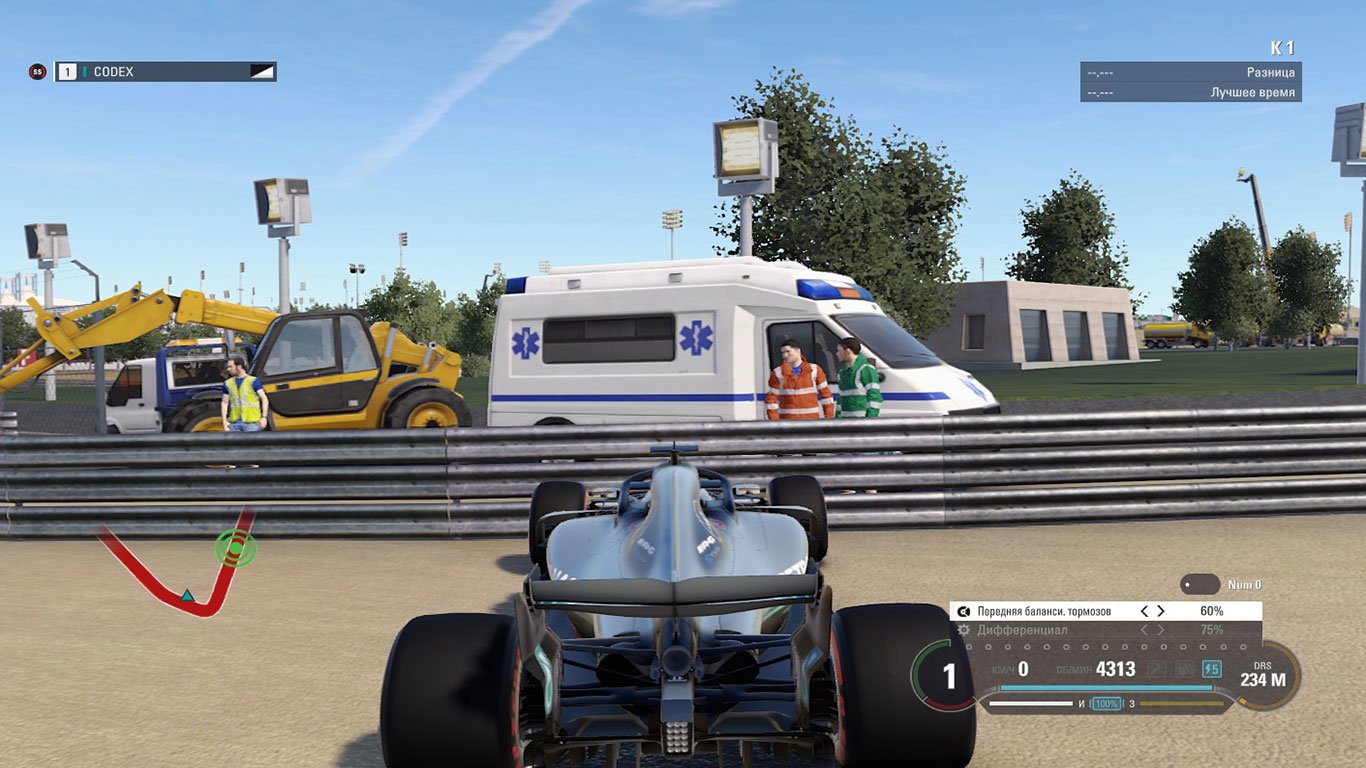Click the green position marker on the minimap
Viewport: 1366px width, 768px height.
(x=234, y=550)
